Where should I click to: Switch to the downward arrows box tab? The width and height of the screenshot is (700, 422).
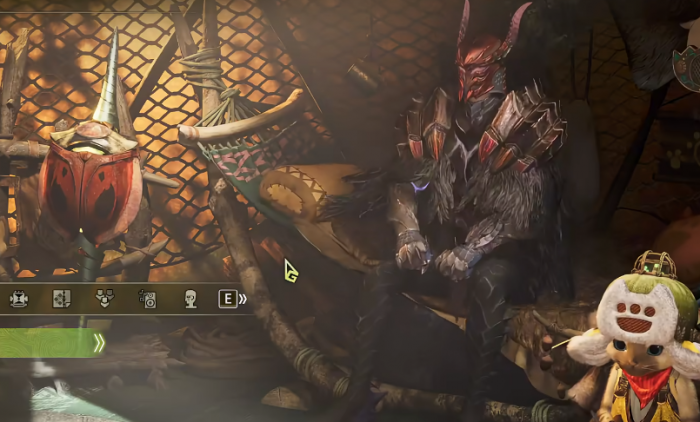coord(104,298)
